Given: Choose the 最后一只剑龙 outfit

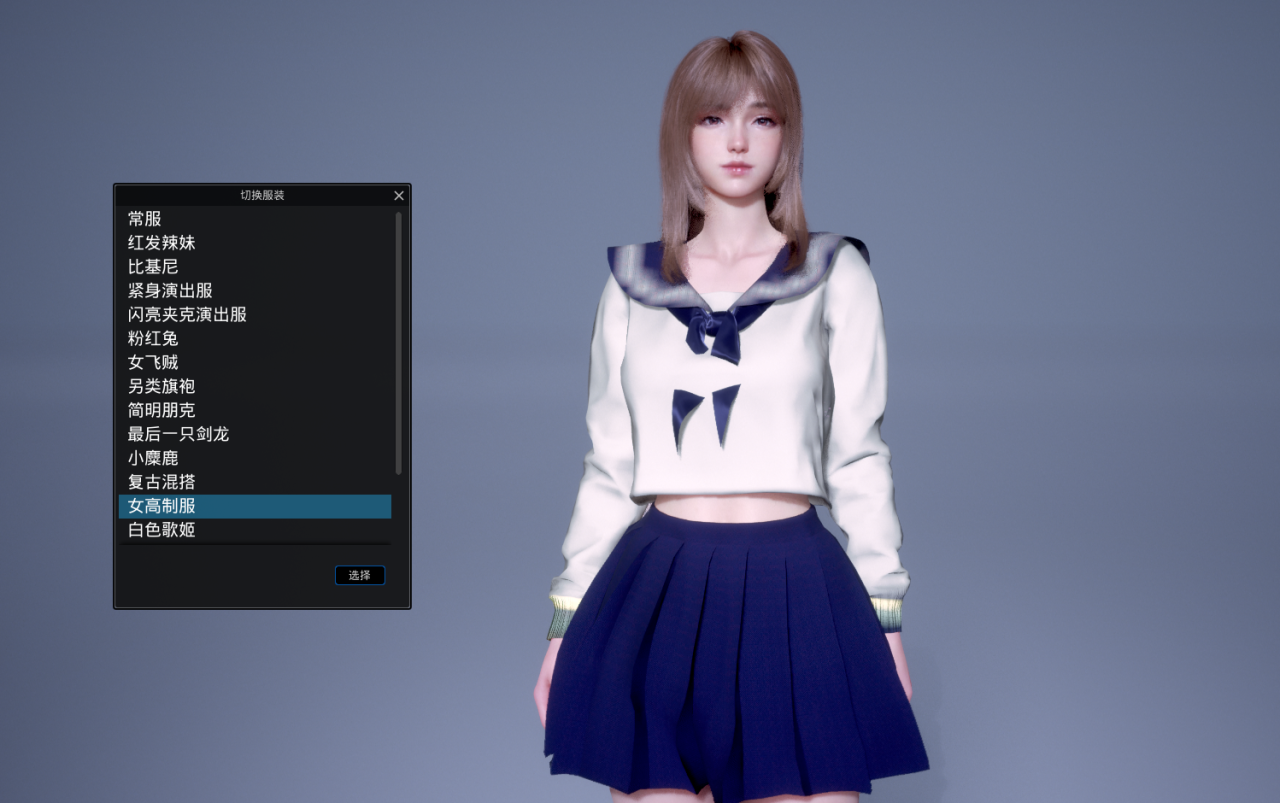Looking at the screenshot, I should (x=179, y=435).
